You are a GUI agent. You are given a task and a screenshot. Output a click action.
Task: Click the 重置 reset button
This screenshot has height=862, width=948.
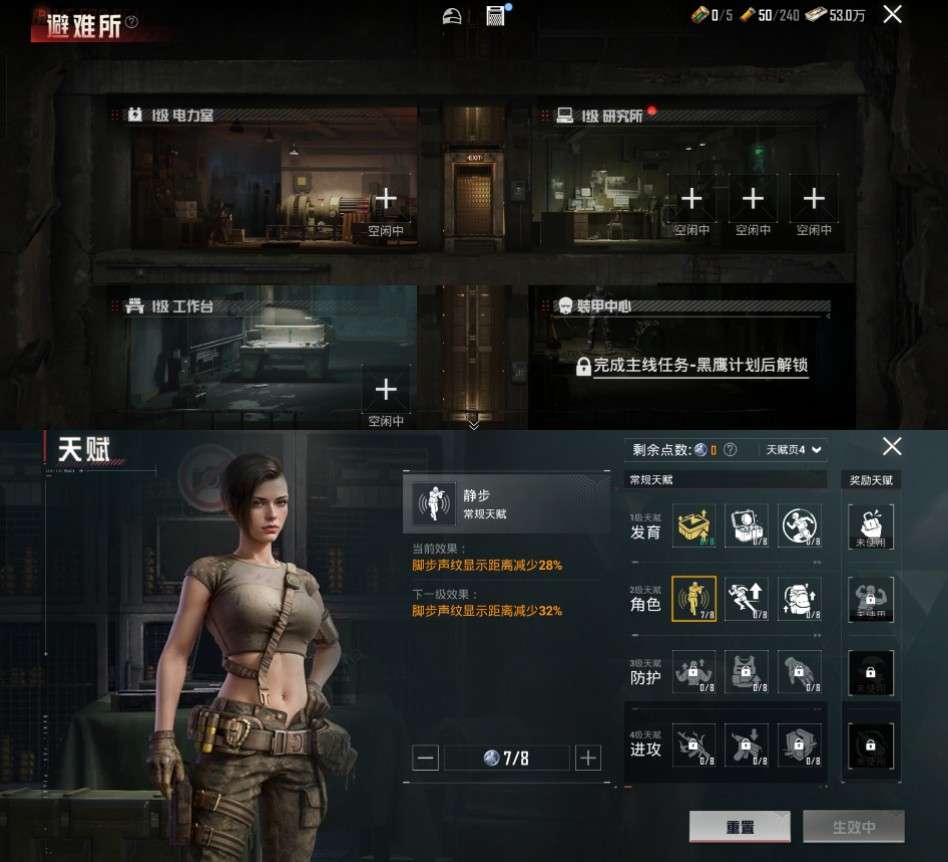[x=739, y=827]
